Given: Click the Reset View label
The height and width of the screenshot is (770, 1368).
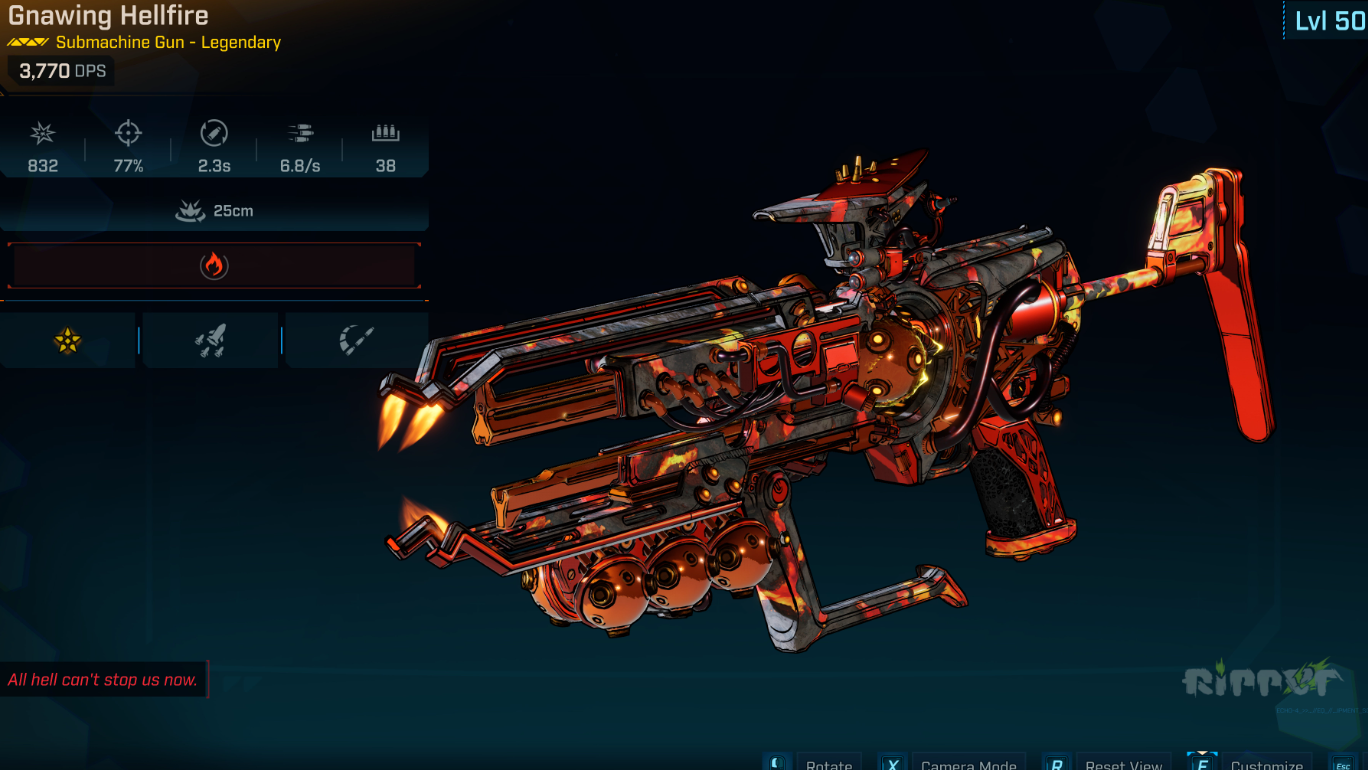Looking at the screenshot, I should (1123, 764).
